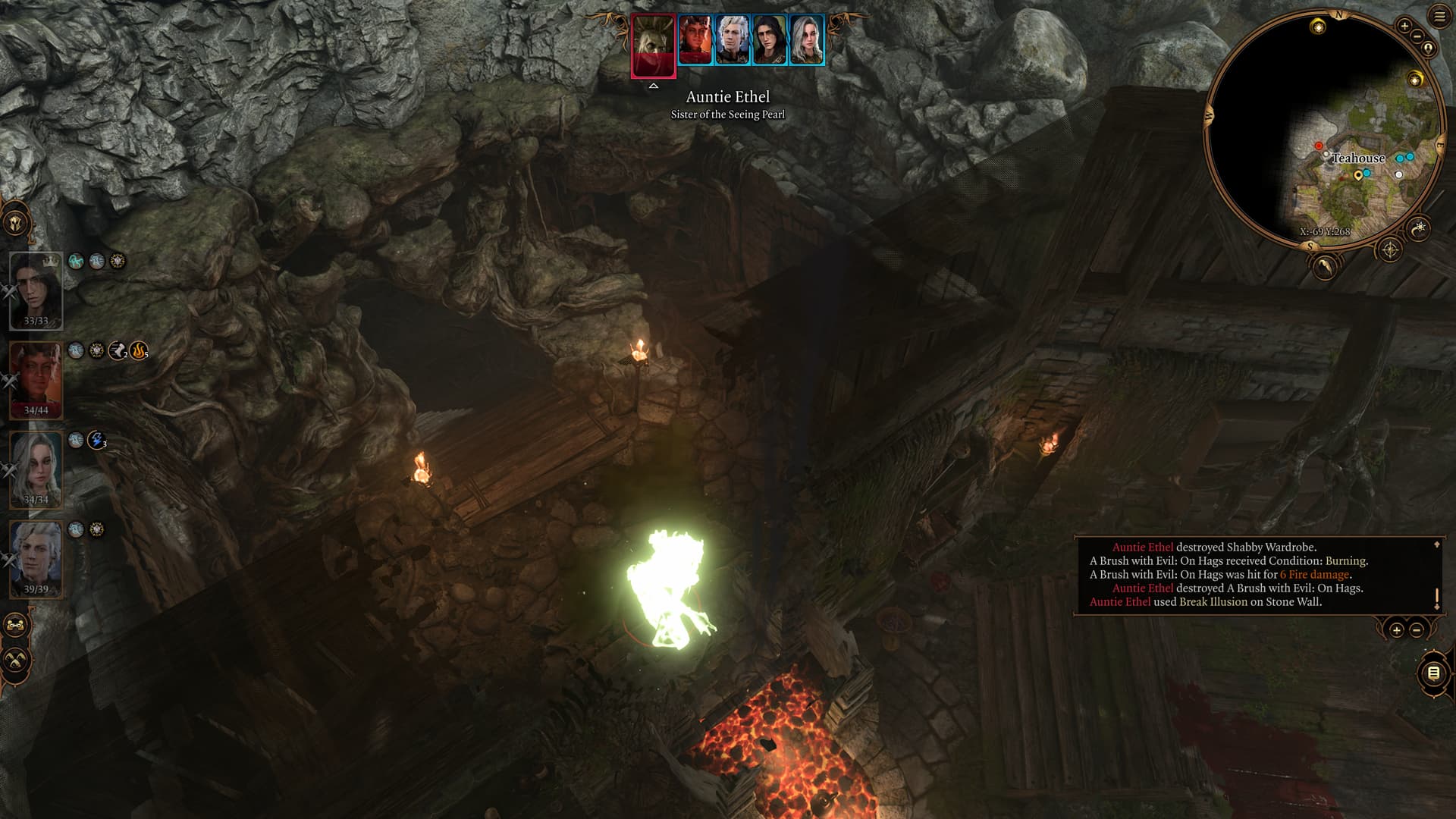Select Auntie Ethel's portrait in the turn order
Screen dimensions: 1456x819
coord(653,45)
